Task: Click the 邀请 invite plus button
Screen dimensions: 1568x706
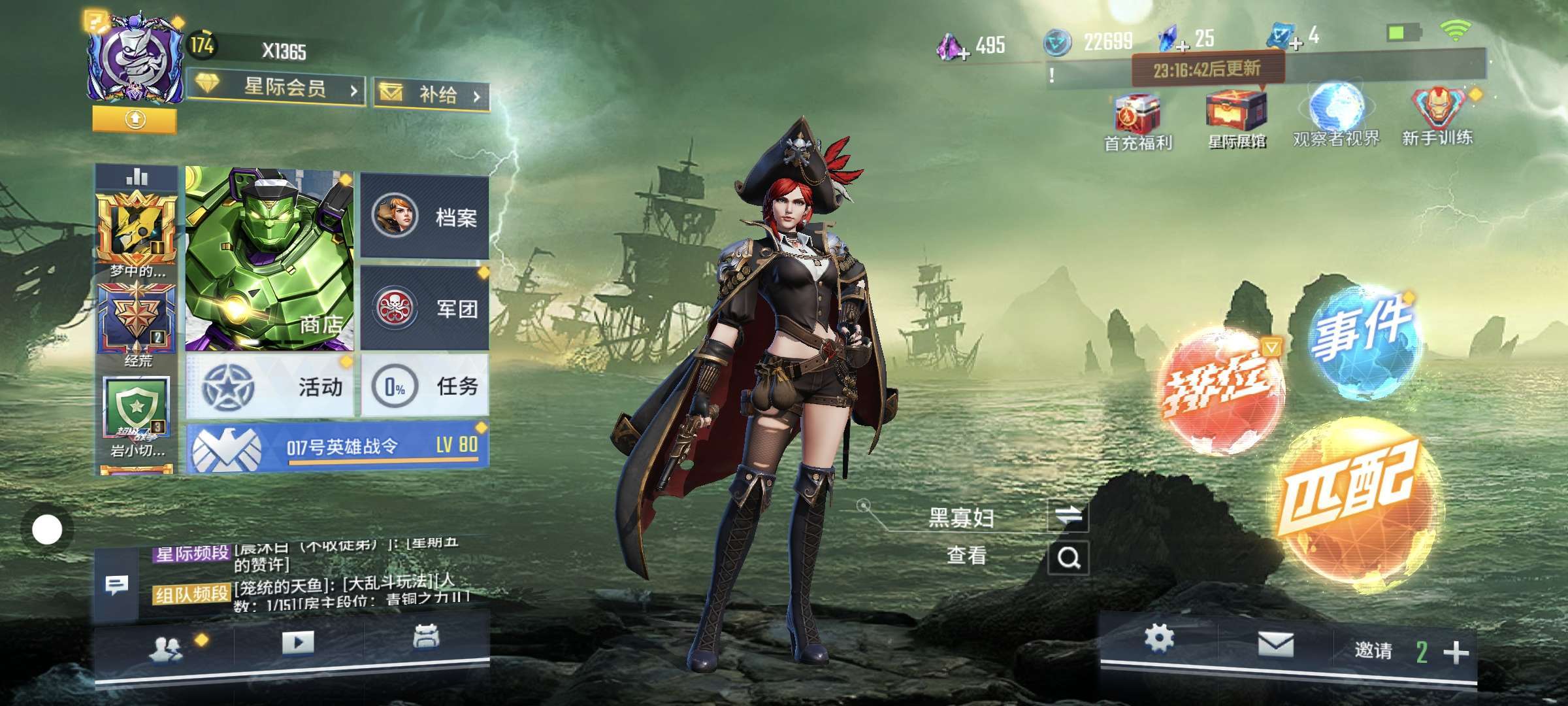Action: pyautogui.click(x=1456, y=652)
